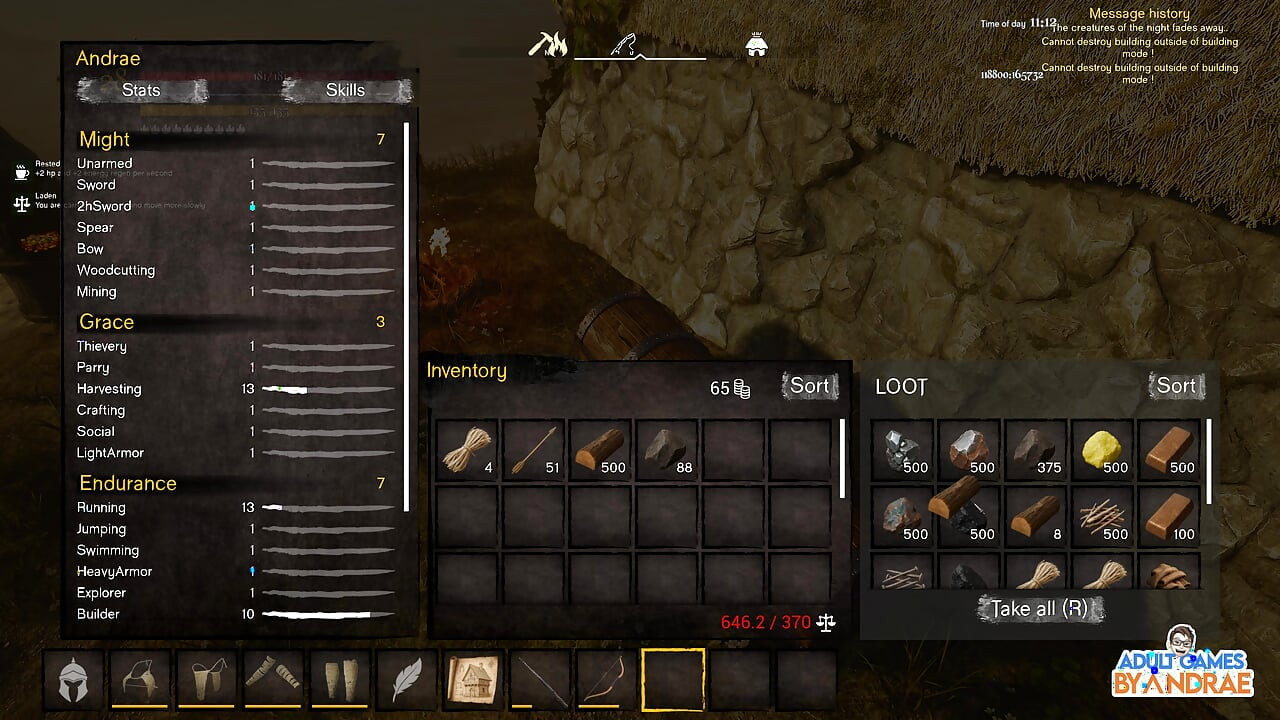1280x720 pixels.
Task: Open the hut building tab
Action: point(757,45)
